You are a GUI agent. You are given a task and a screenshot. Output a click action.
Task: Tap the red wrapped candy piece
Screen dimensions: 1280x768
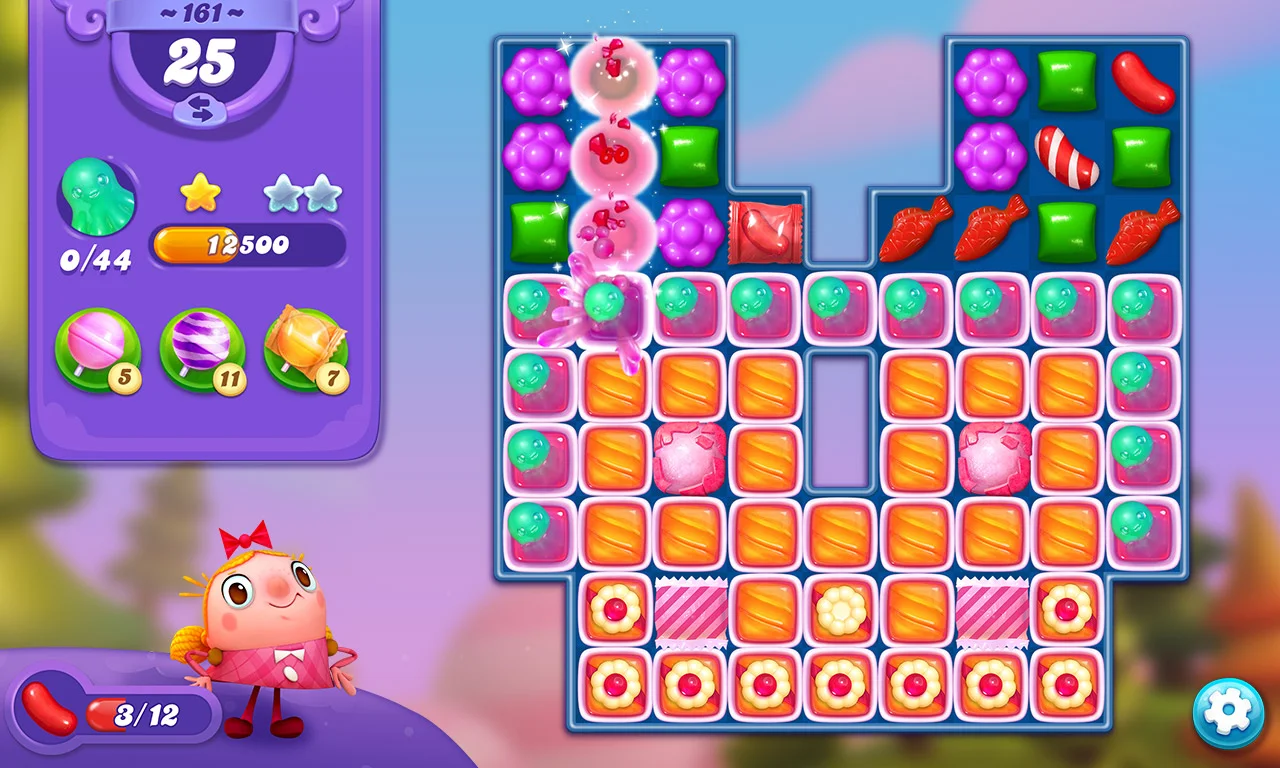[x=765, y=232]
